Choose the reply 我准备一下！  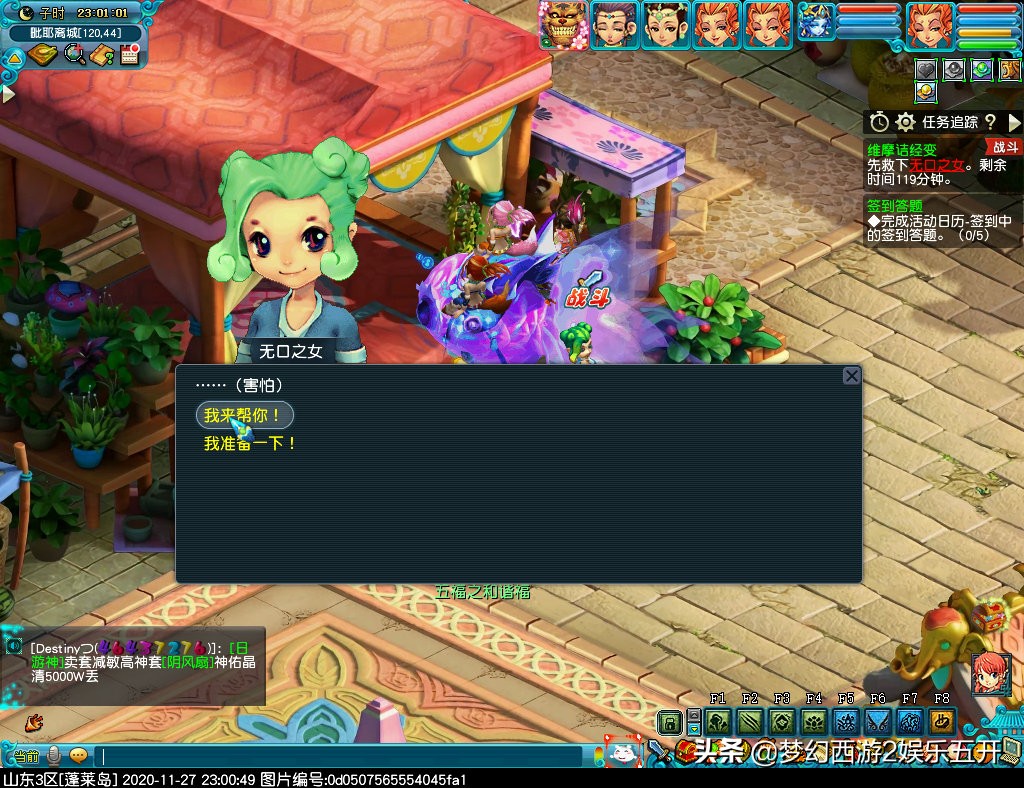(250, 443)
